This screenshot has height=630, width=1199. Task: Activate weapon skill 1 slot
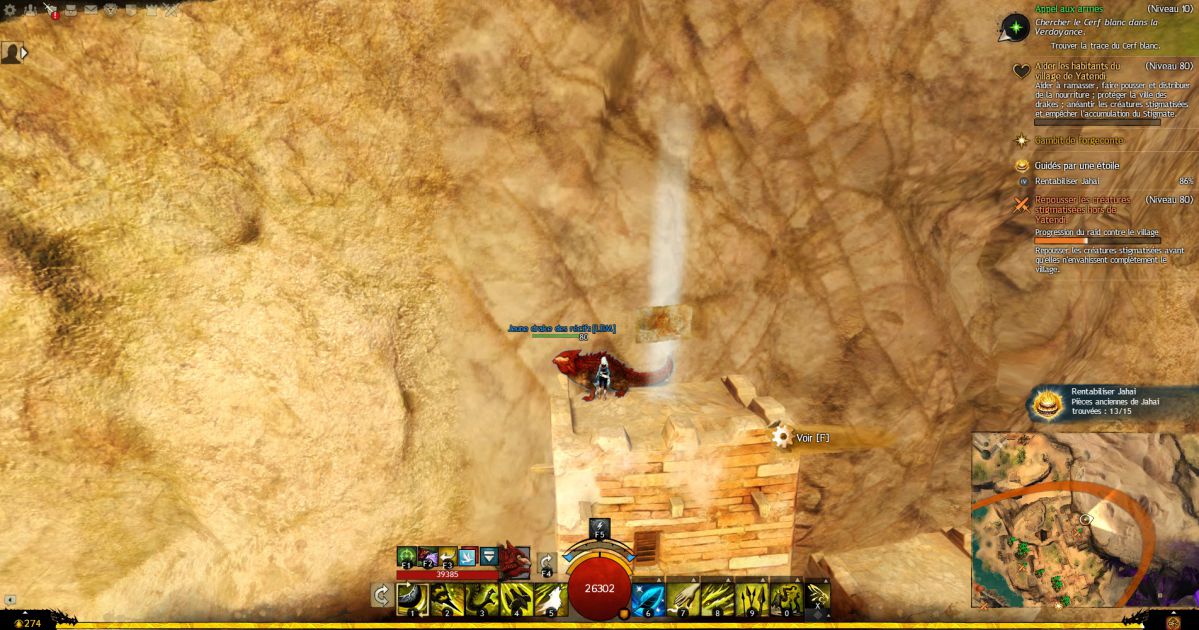point(412,598)
